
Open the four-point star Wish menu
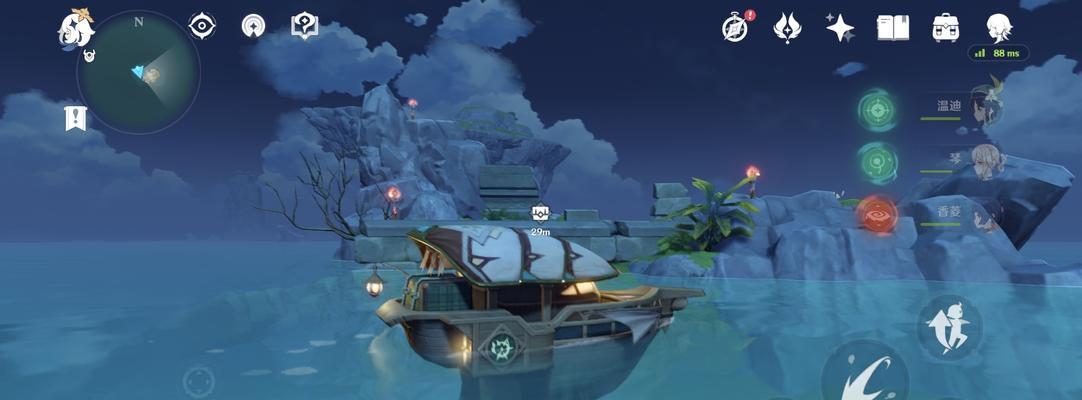click(x=840, y=27)
